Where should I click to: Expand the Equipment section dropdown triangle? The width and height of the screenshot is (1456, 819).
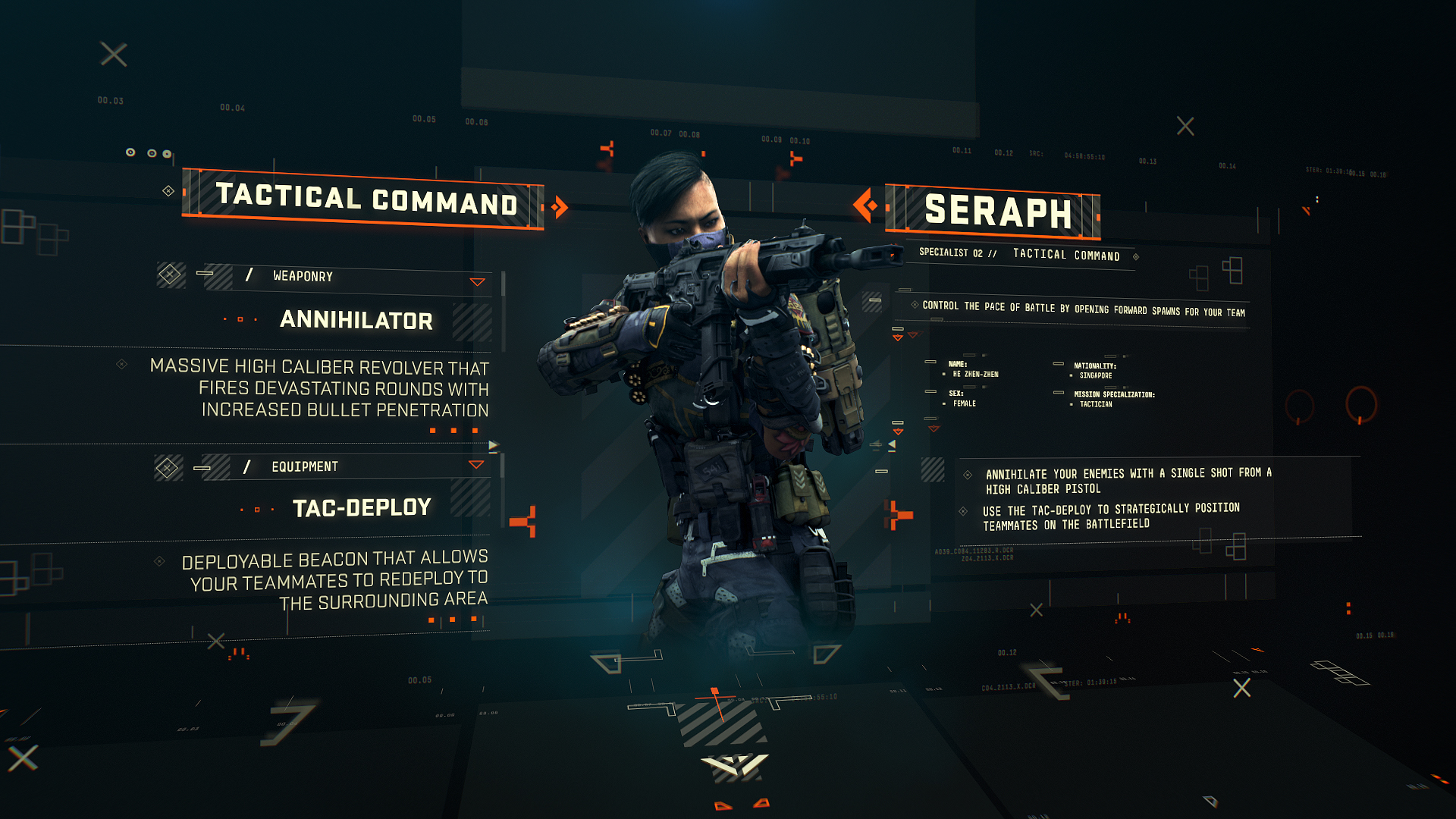click(x=476, y=465)
